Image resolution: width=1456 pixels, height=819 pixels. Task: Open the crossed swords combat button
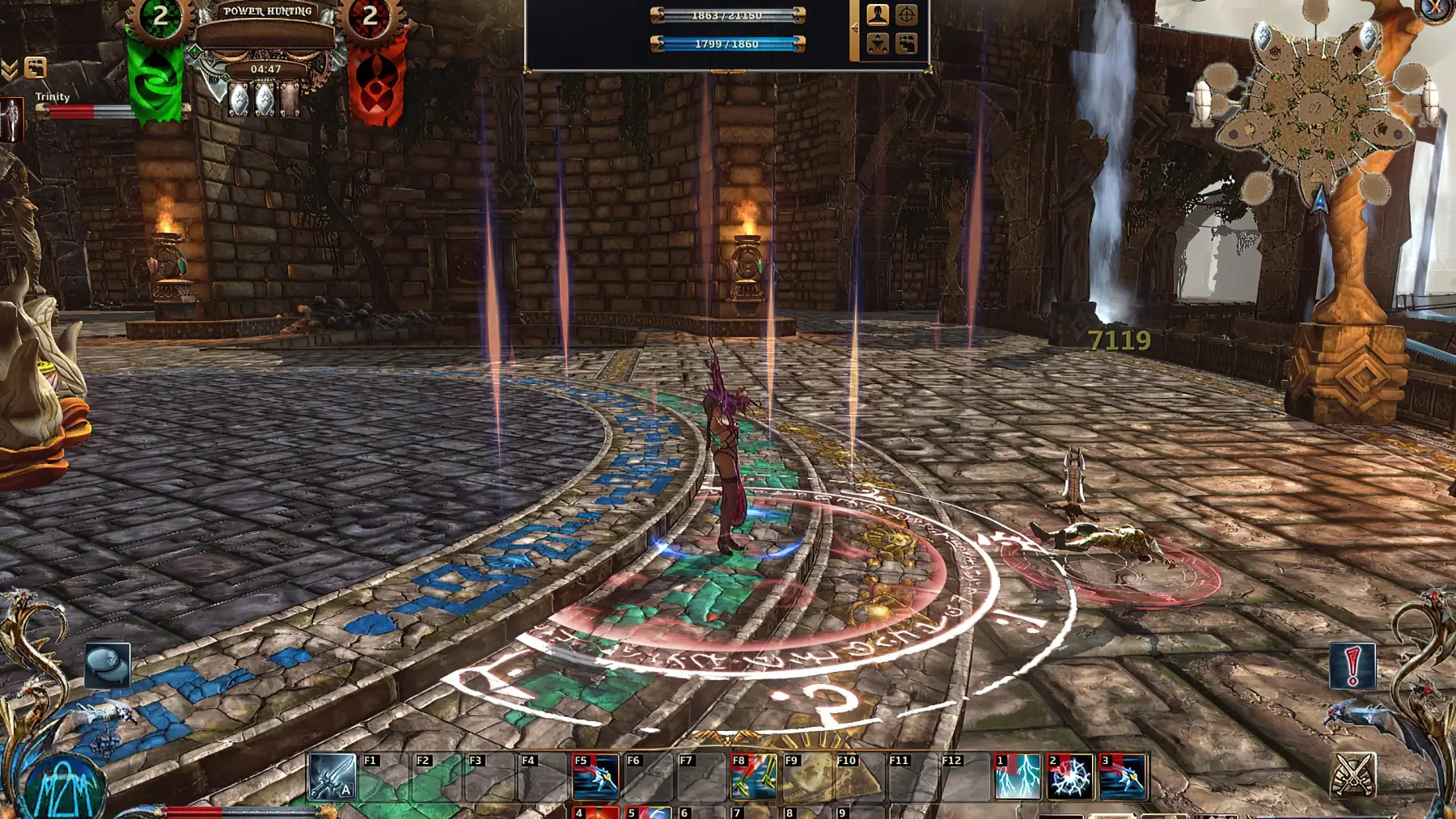[1352, 774]
